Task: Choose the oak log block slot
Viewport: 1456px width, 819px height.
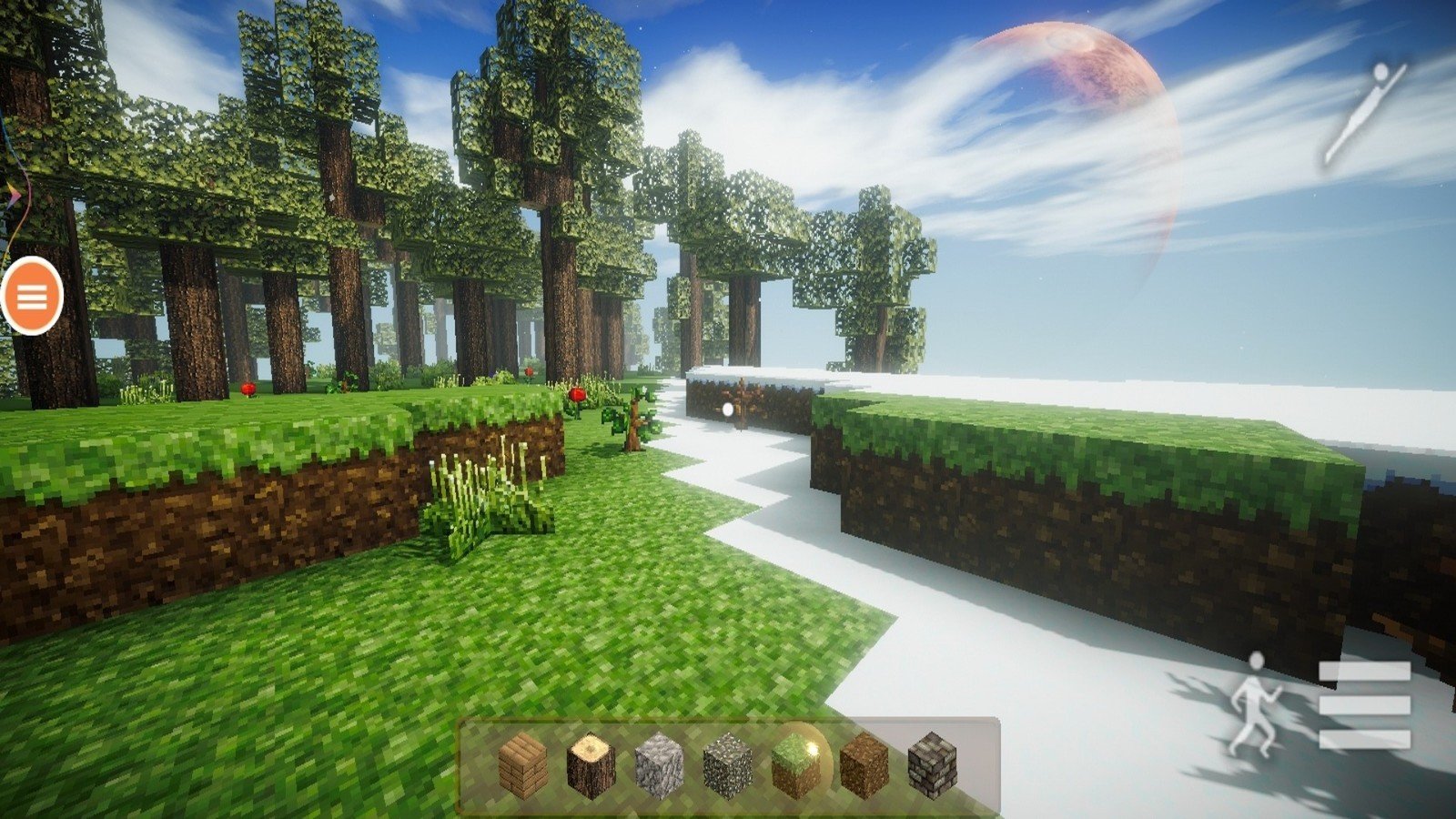Action: tap(591, 766)
